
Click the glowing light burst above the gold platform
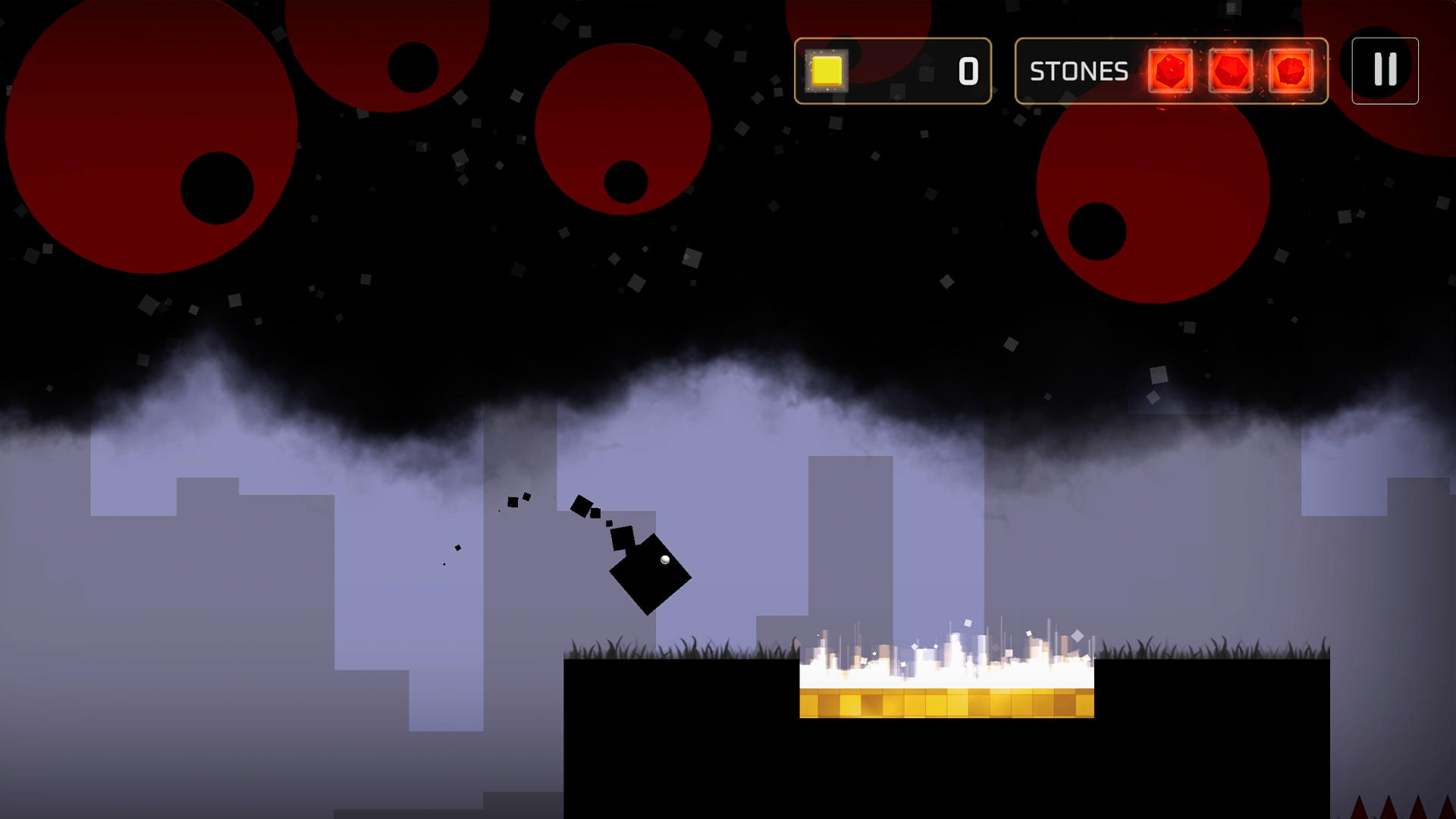pos(946,664)
